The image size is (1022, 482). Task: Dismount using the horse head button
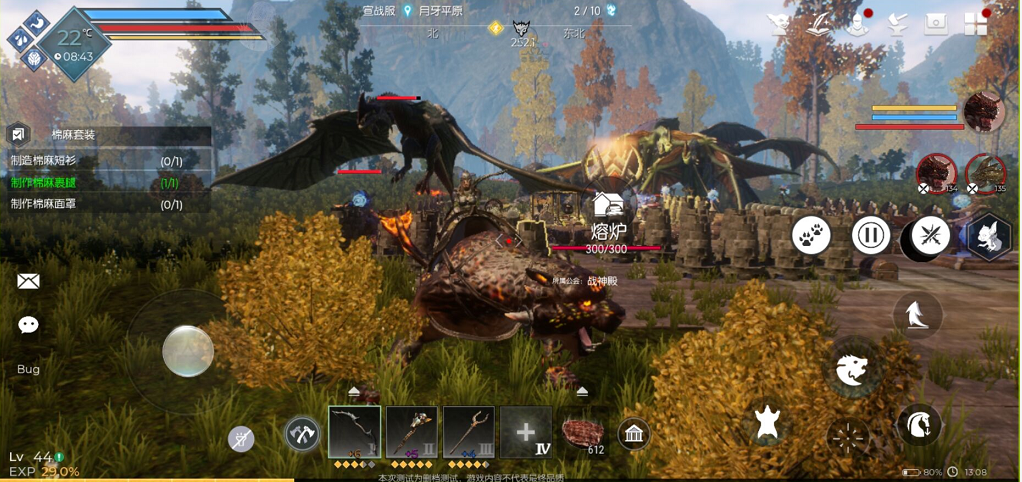918,425
